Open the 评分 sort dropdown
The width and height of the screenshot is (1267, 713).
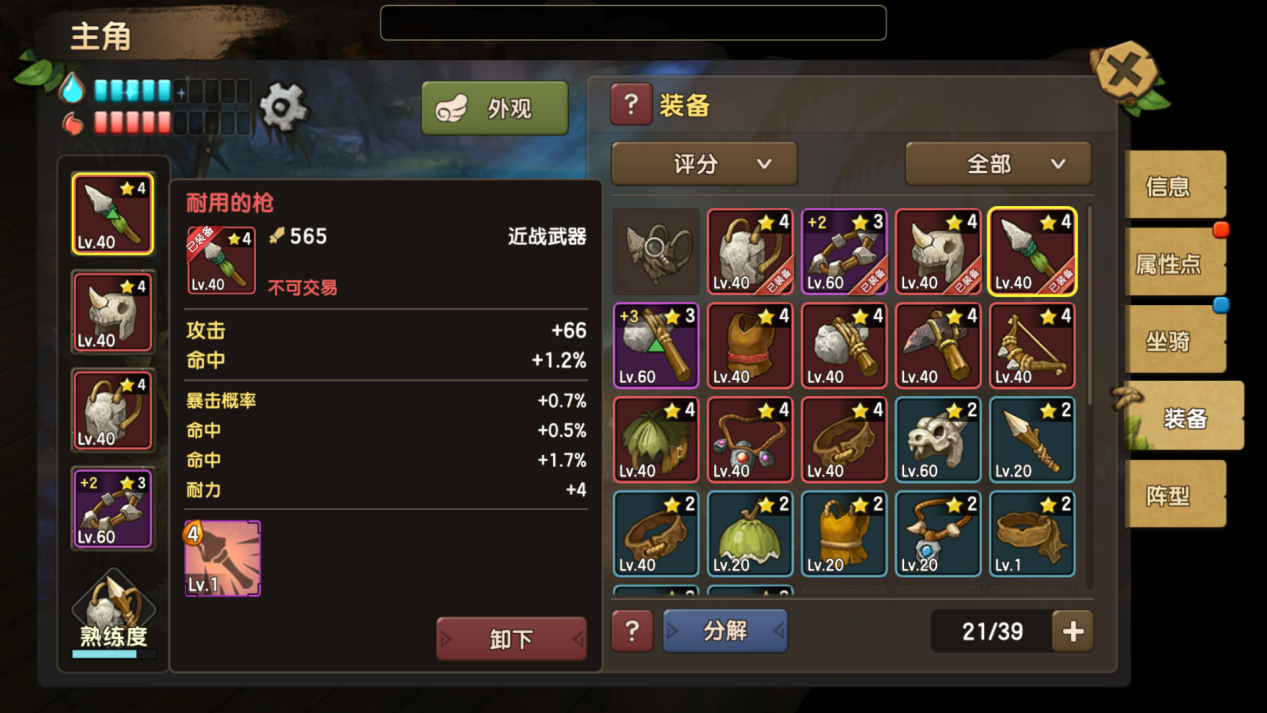click(704, 164)
